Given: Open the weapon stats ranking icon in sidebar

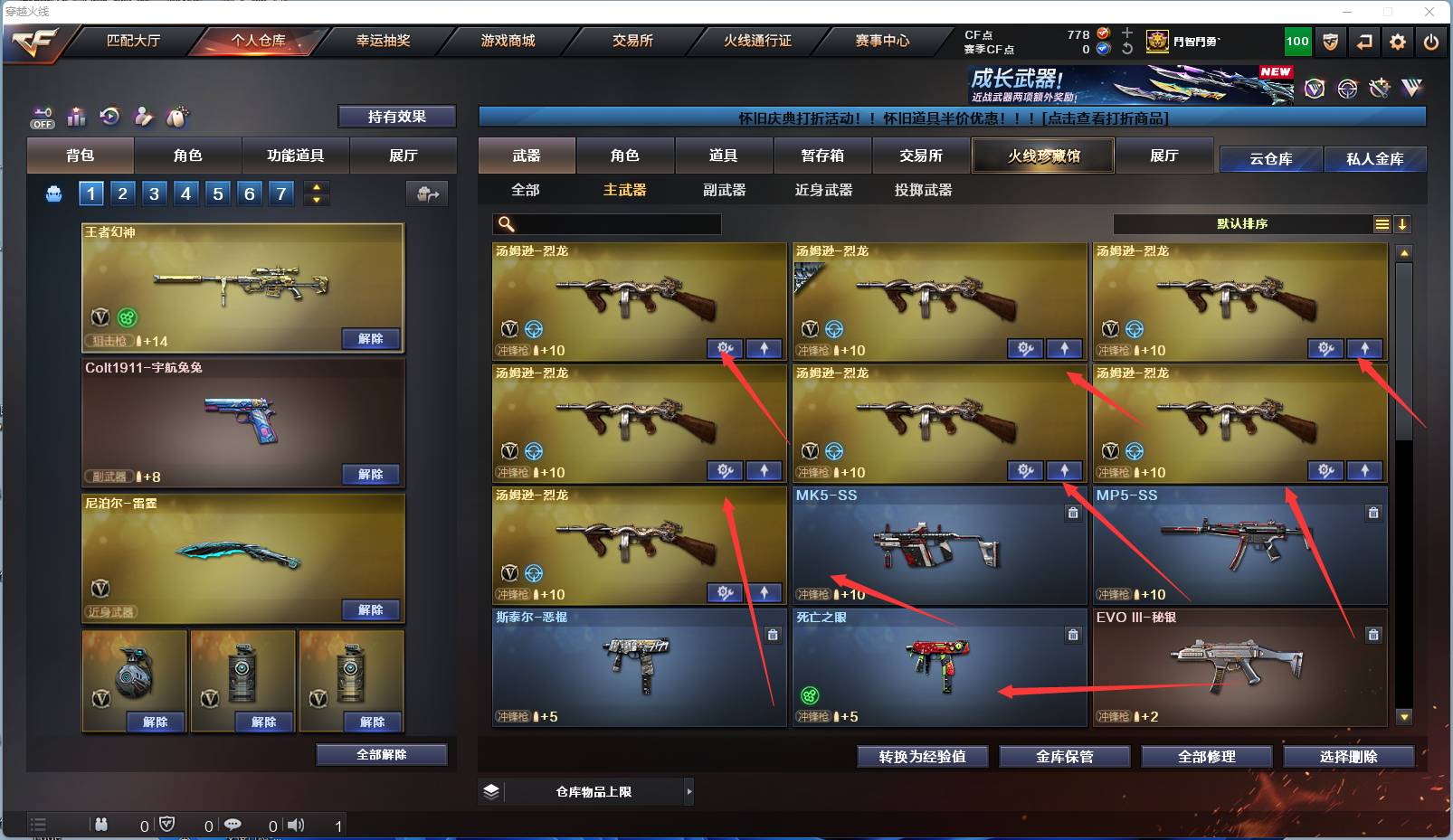Looking at the screenshot, I should coord(76,117).
